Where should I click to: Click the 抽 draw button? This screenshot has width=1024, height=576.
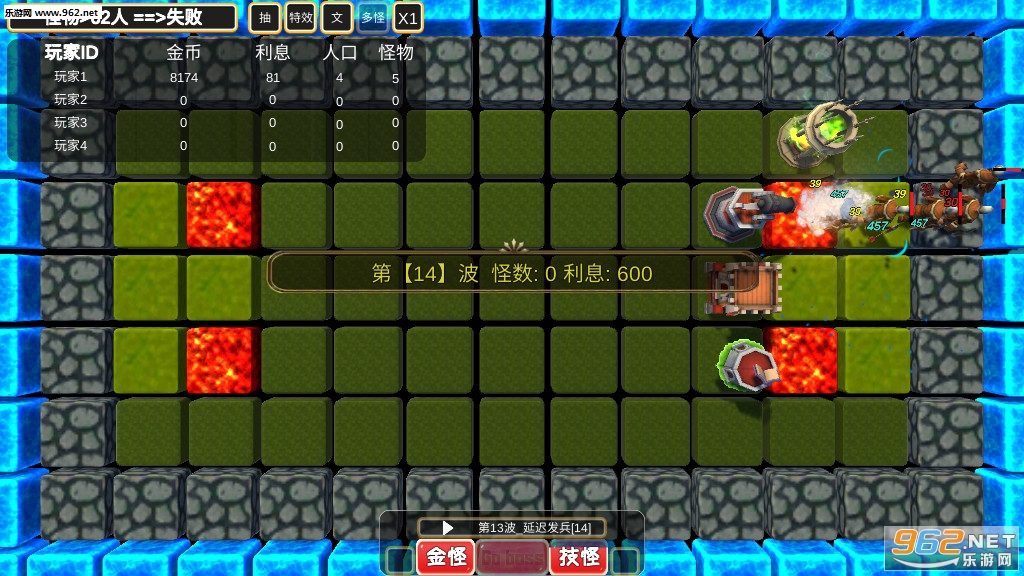(x=264, y=17)
